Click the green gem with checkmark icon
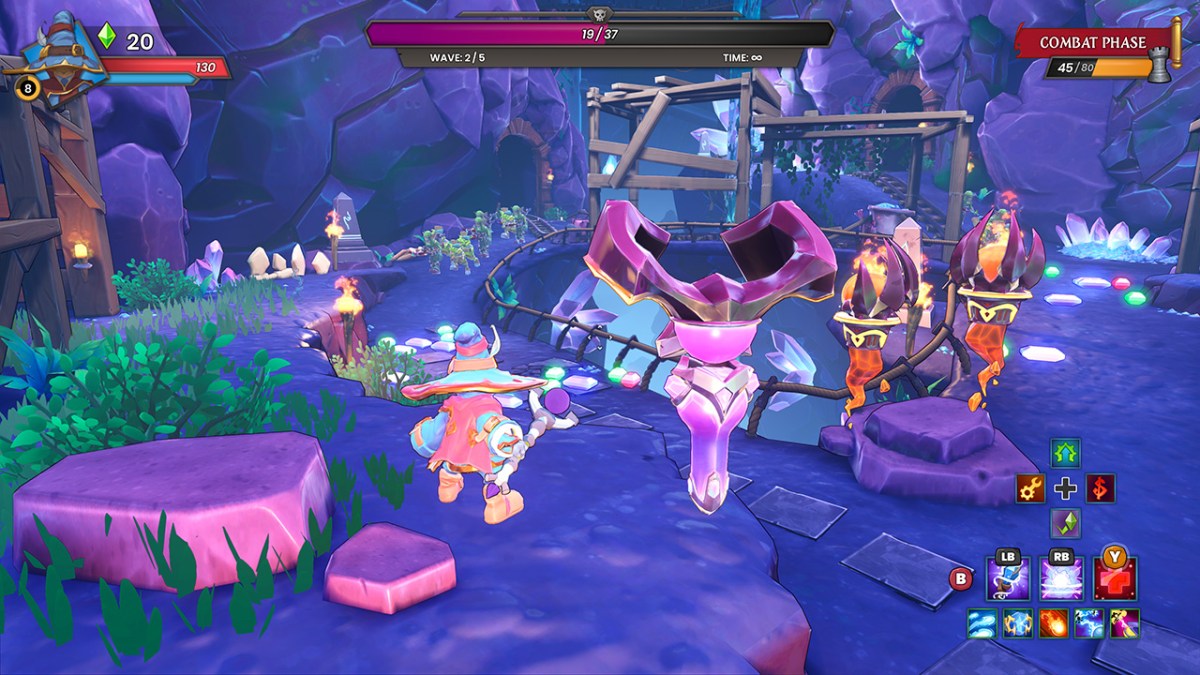 click(1066, 523)
